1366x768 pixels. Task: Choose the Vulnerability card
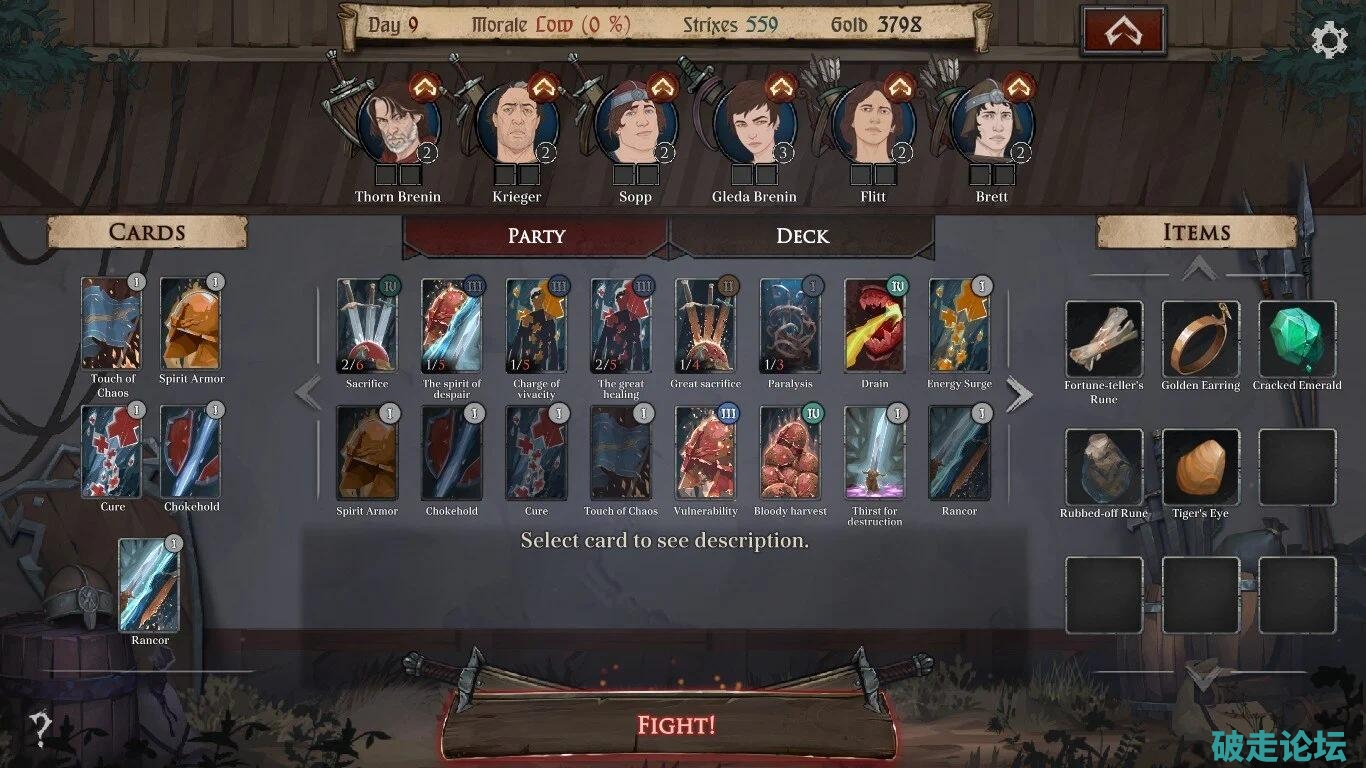tap(706, 453)
